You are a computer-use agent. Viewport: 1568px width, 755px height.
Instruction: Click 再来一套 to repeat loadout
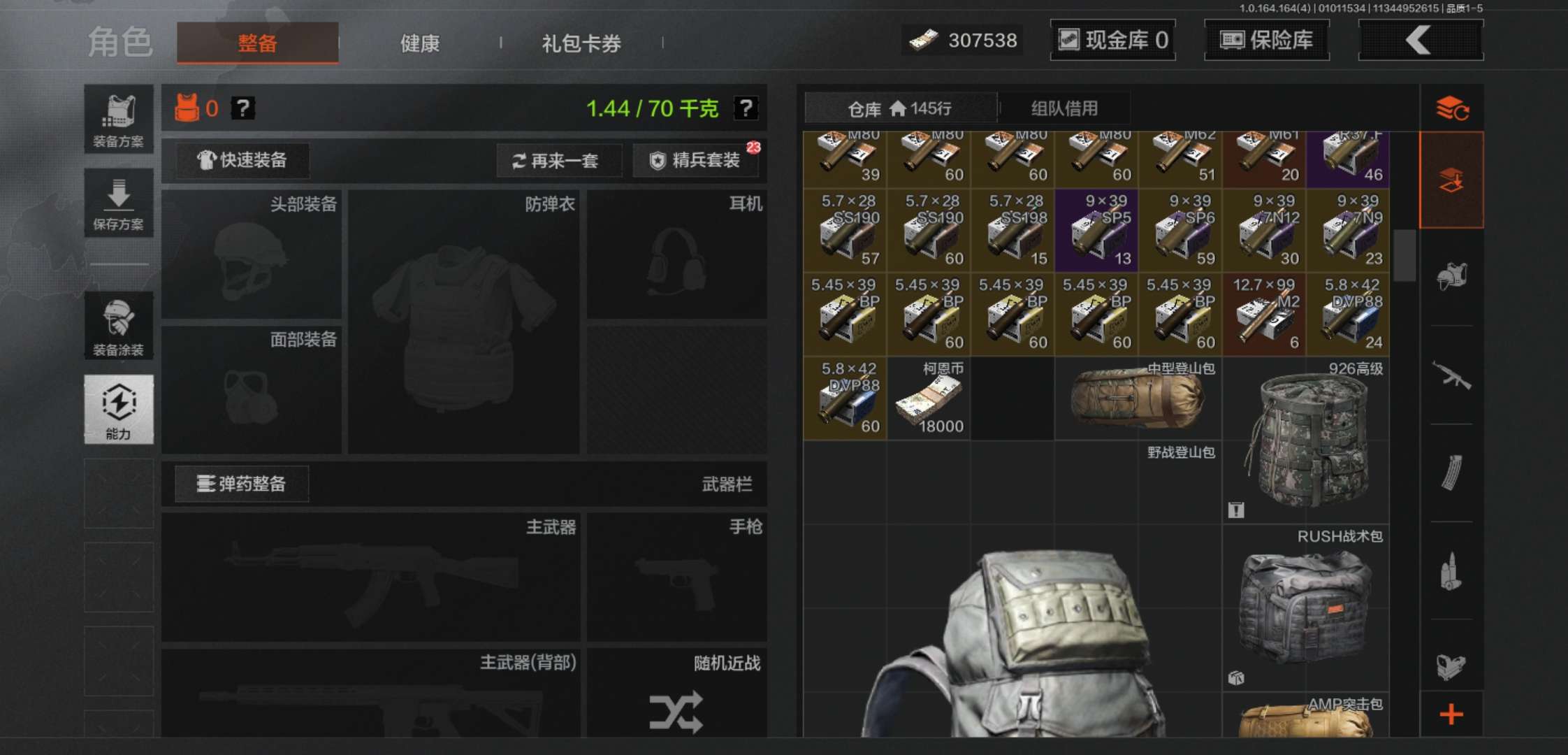558,161
